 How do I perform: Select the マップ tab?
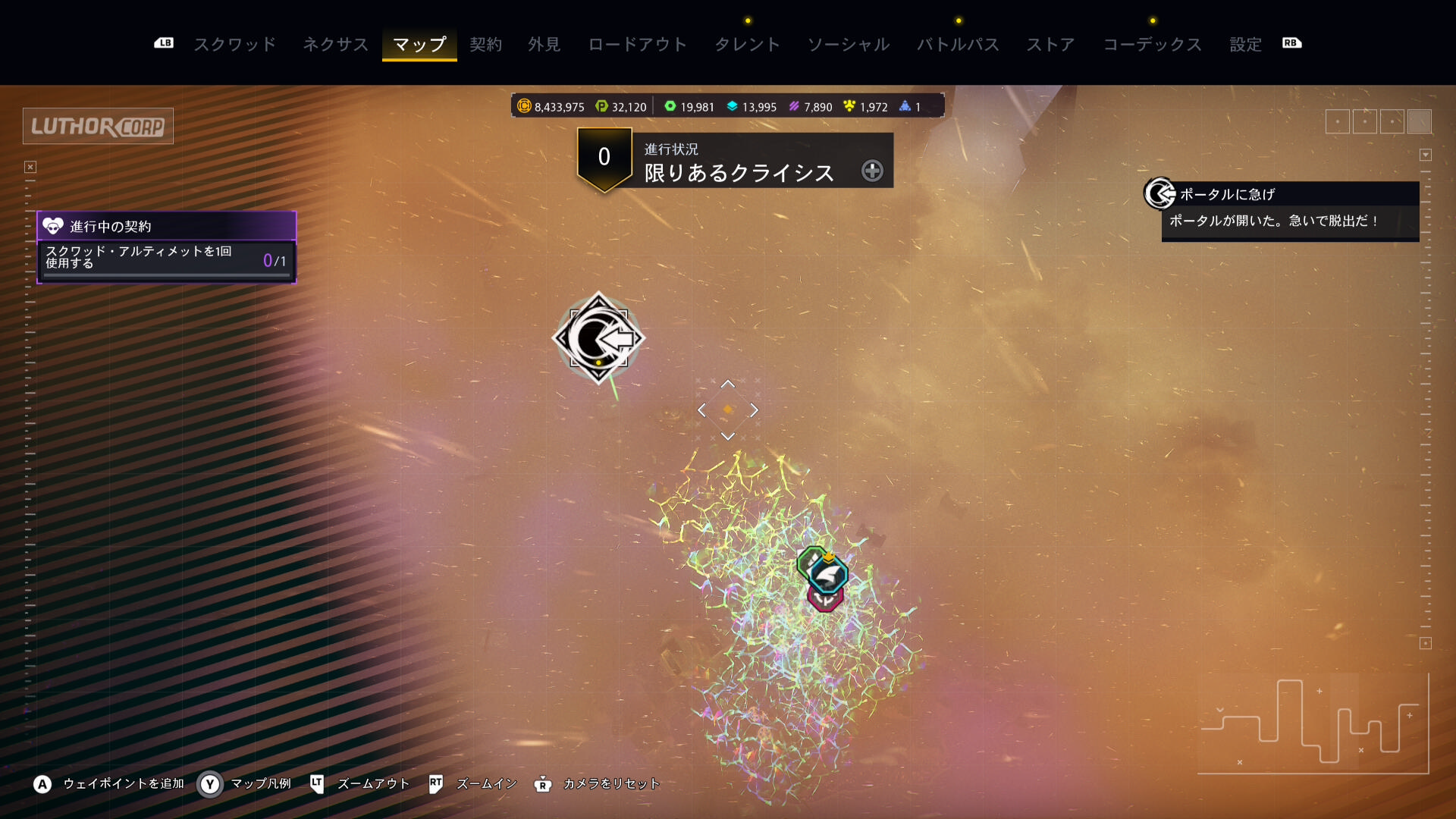point(419,44)
